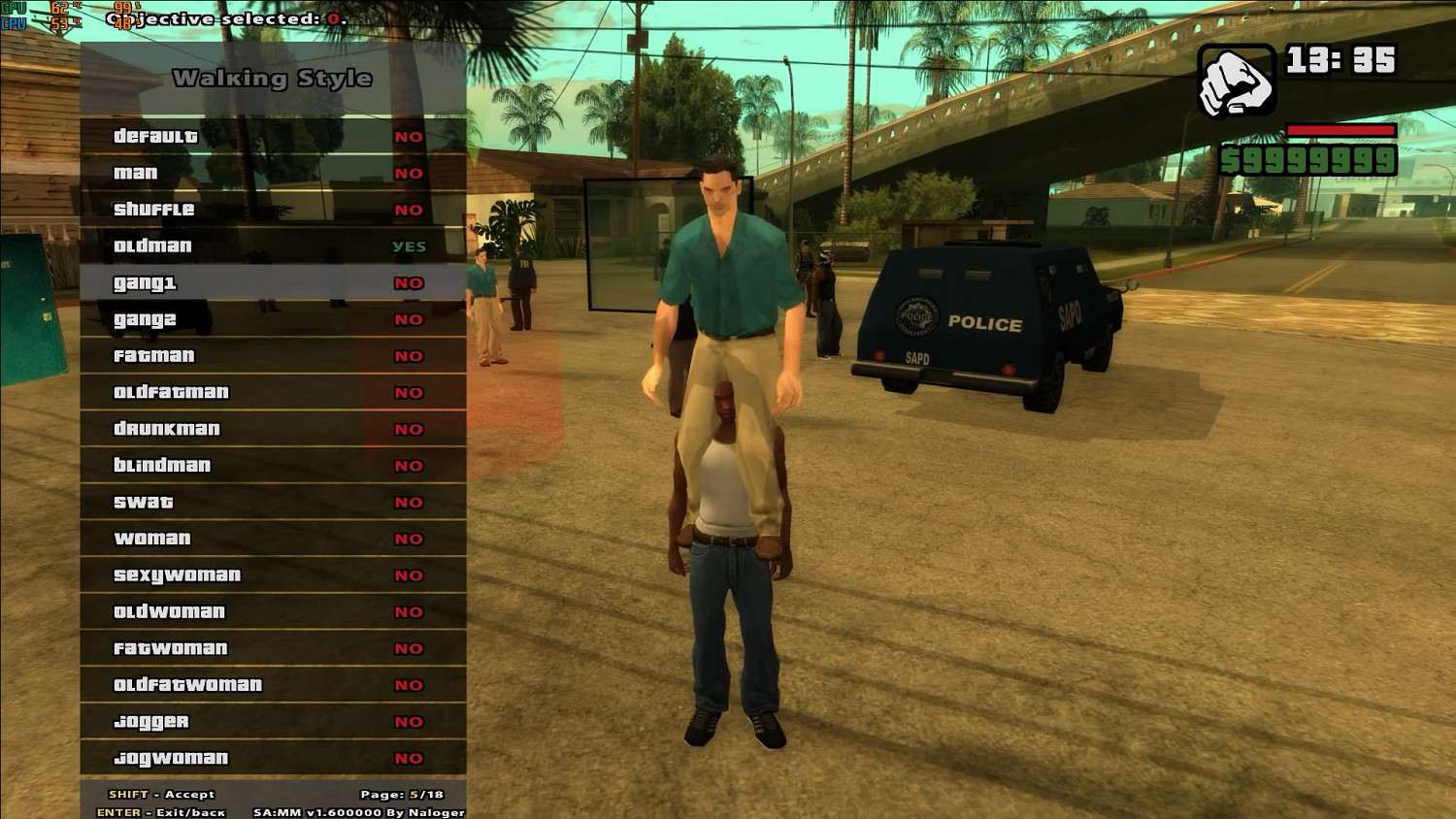Click the Walking Style menu title
The image size is (1456, 819).
273,78
